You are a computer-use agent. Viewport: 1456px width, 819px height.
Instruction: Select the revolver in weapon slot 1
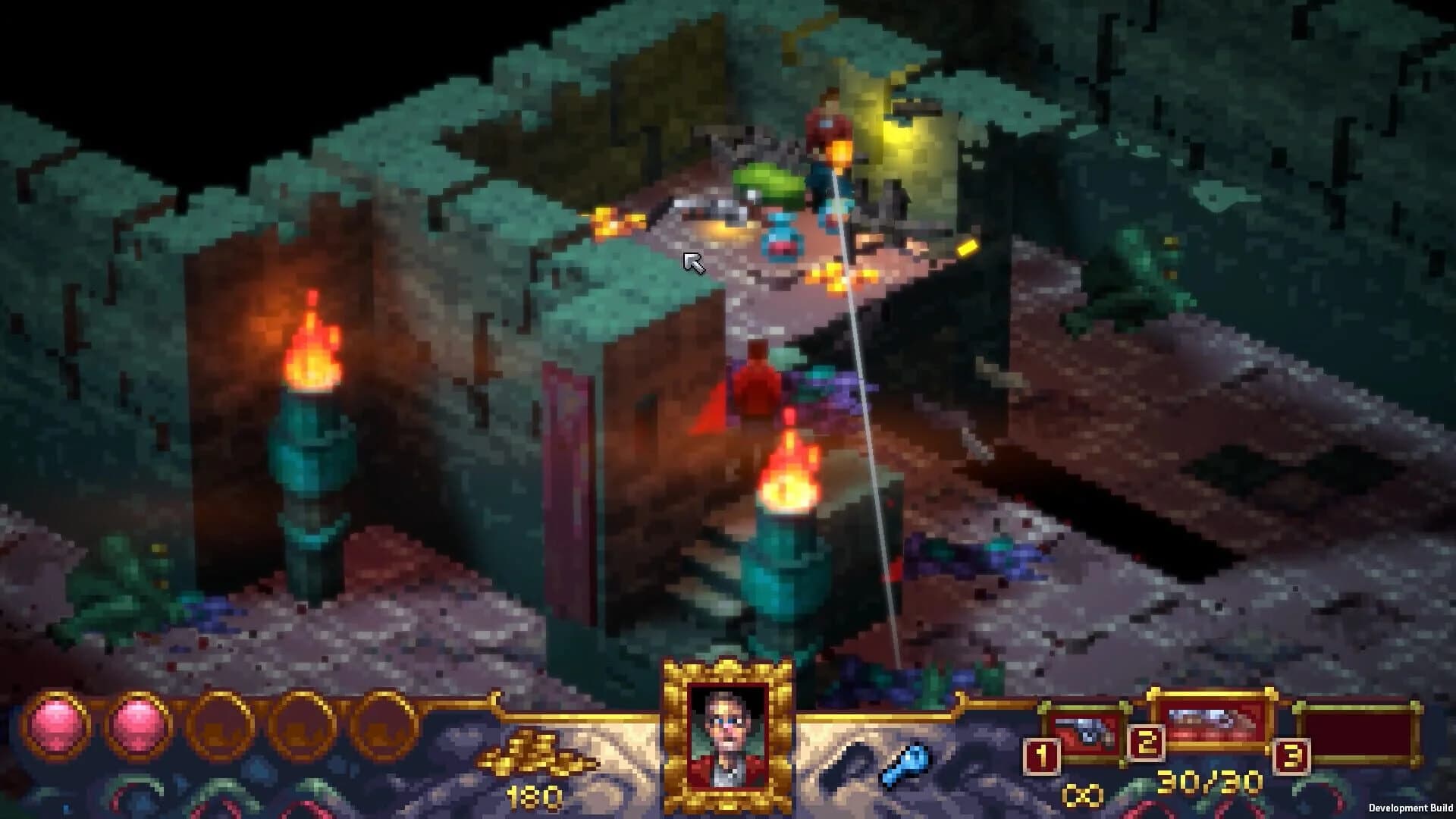tap(1086, 732)
